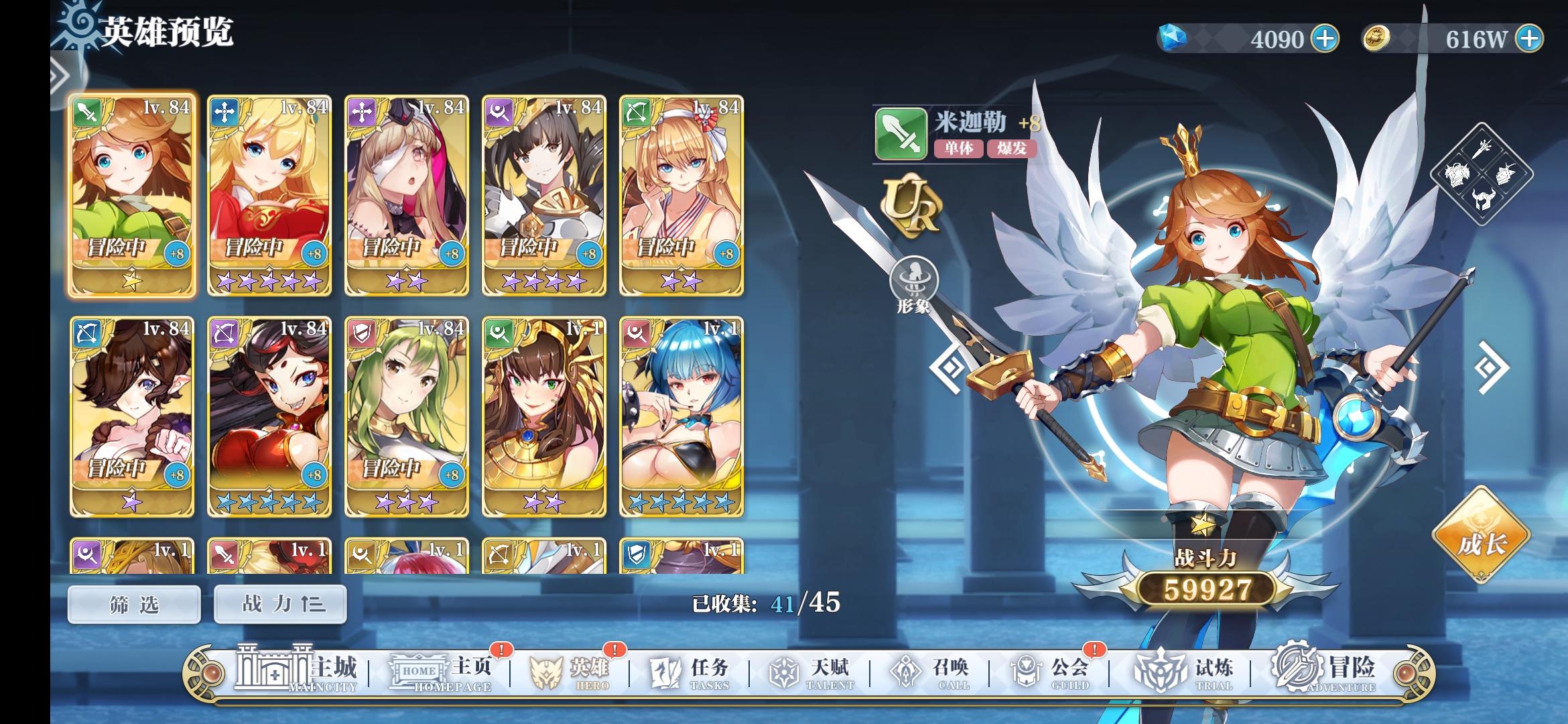This screenshot has width=1568, height=724.
Task: Select the helmet equipment slot icon
Action: coord(1482,199)
